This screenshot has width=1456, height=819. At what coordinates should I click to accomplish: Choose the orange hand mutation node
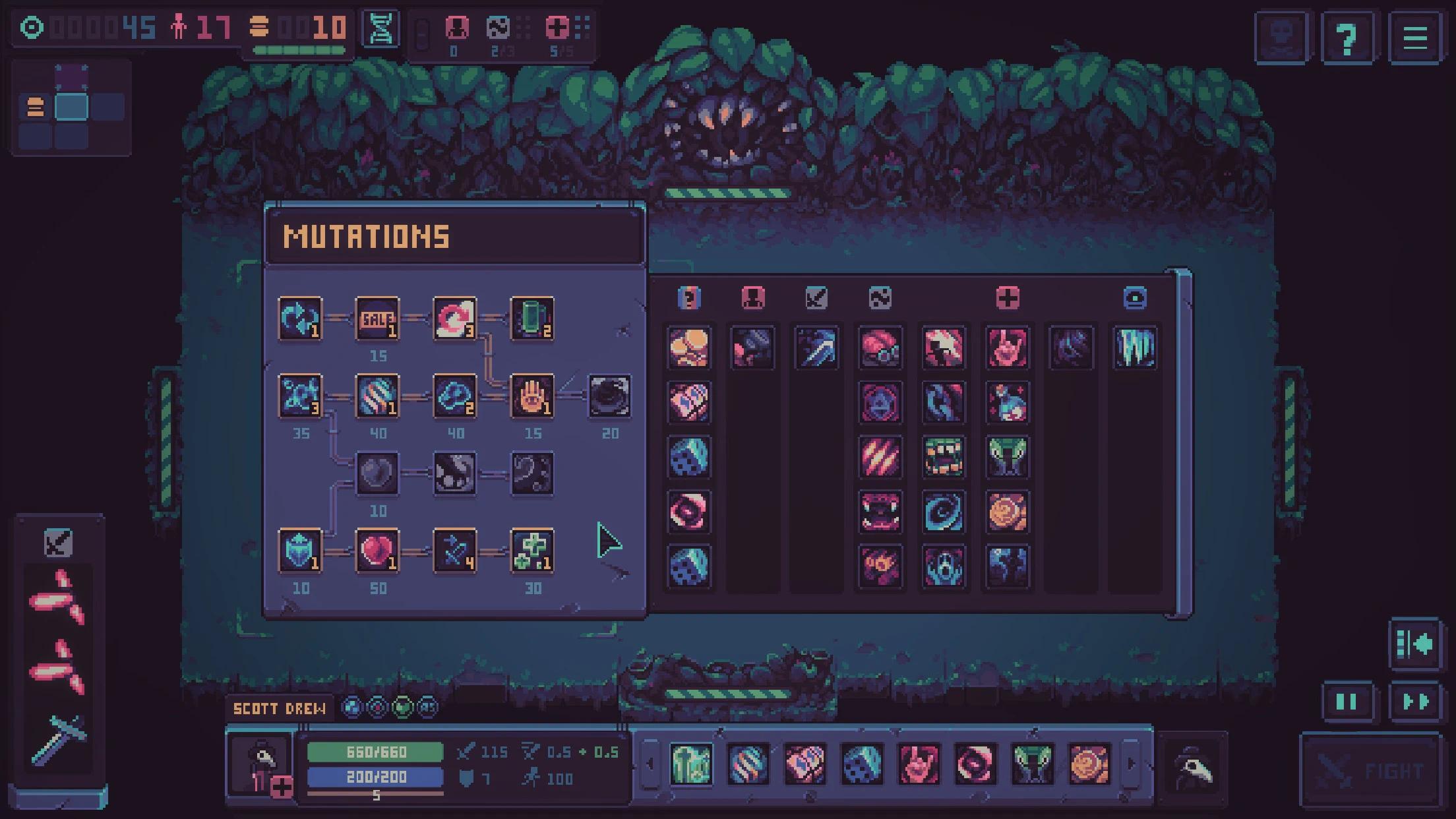(532, 396)
